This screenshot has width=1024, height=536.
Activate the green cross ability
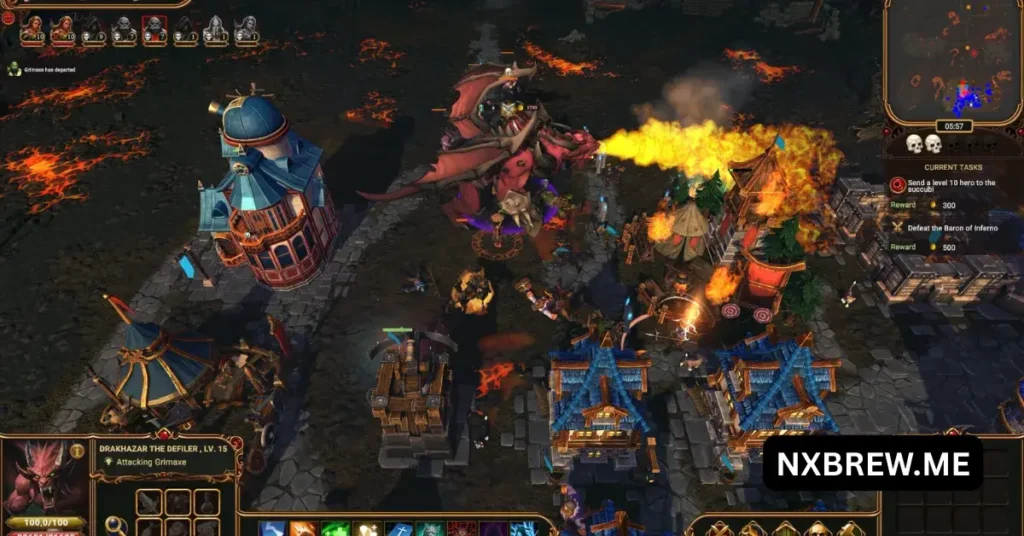point(337,529)
